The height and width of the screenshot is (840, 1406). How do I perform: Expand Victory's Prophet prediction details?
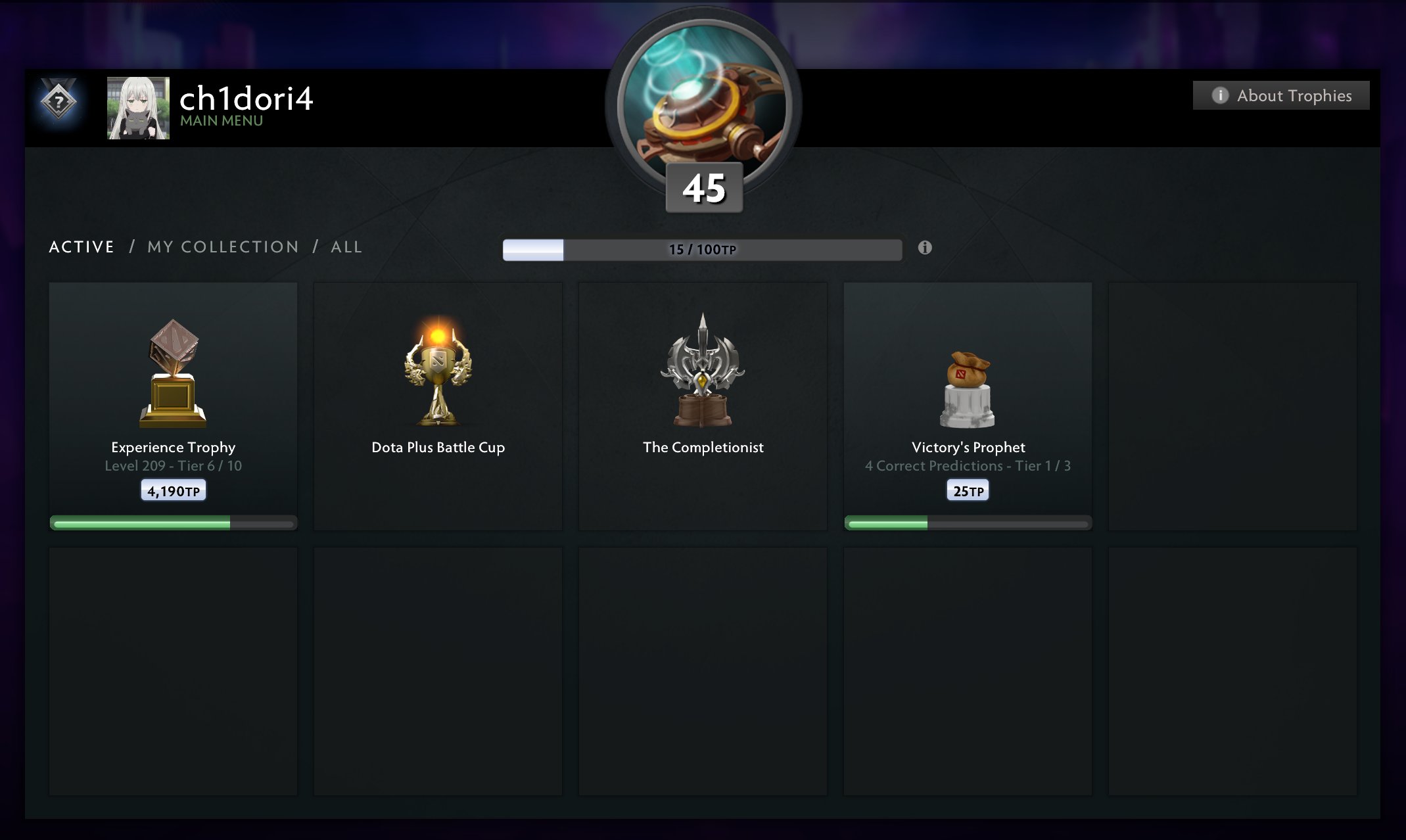[968, 465]
